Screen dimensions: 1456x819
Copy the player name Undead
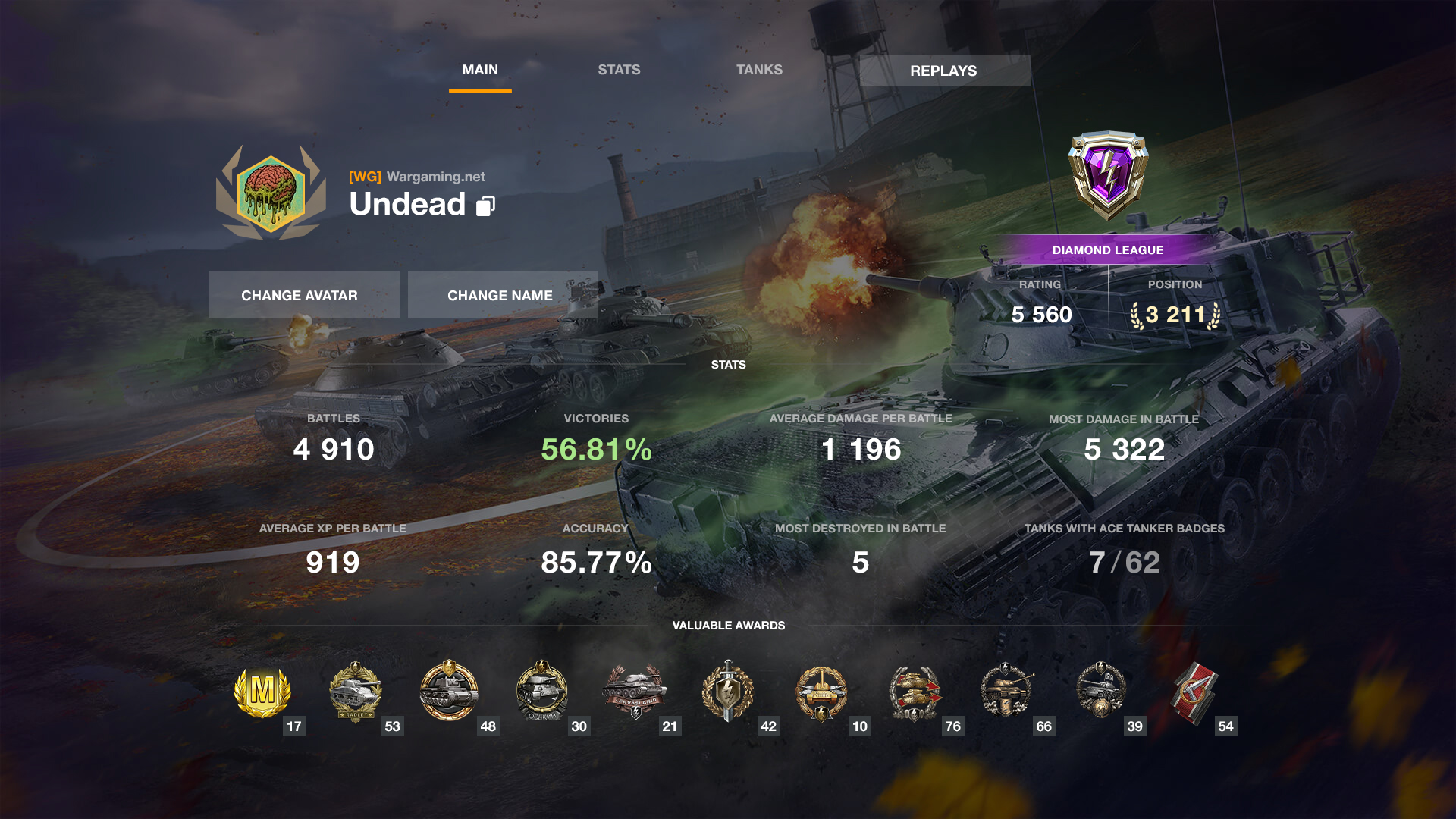tap(485, 206)
